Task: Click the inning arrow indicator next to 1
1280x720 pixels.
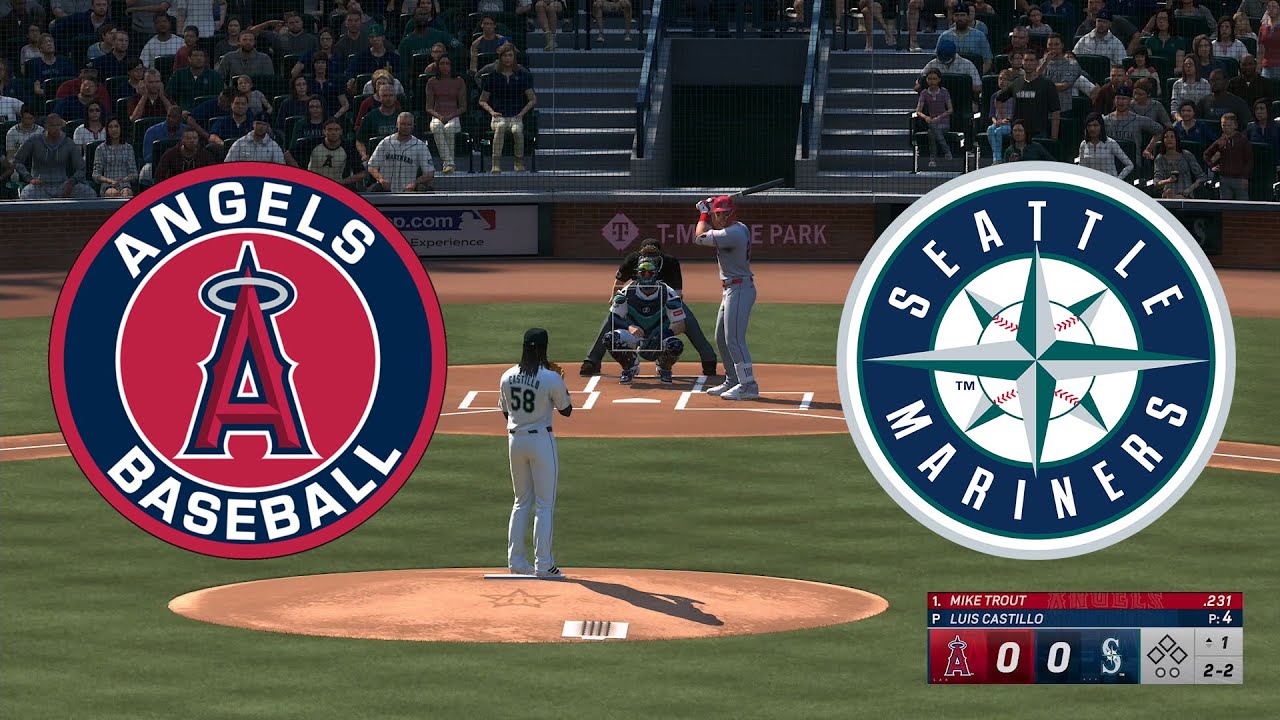Action: [x=1207, y=641]
